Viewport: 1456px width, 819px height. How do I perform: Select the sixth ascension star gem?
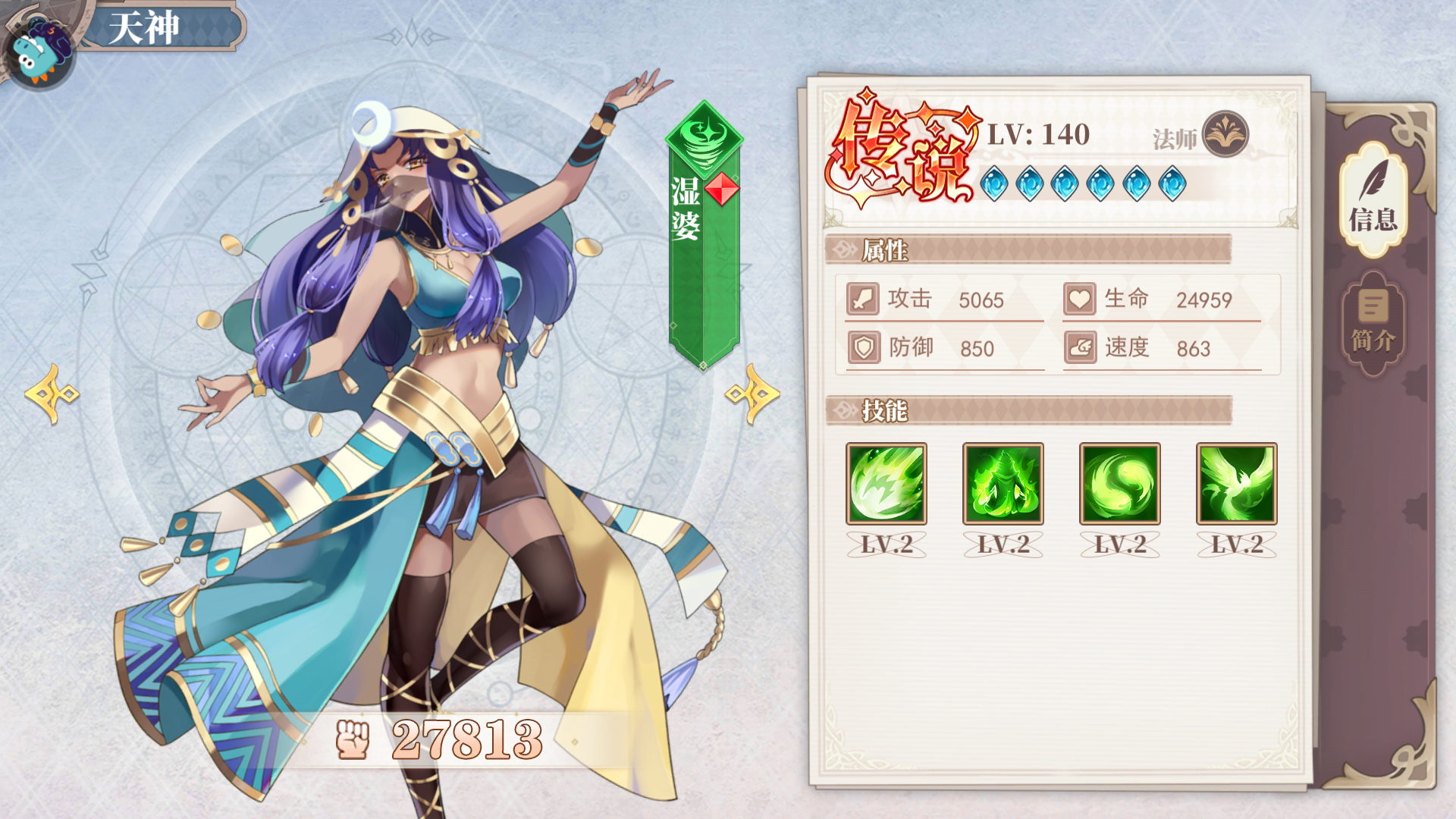1172,182
